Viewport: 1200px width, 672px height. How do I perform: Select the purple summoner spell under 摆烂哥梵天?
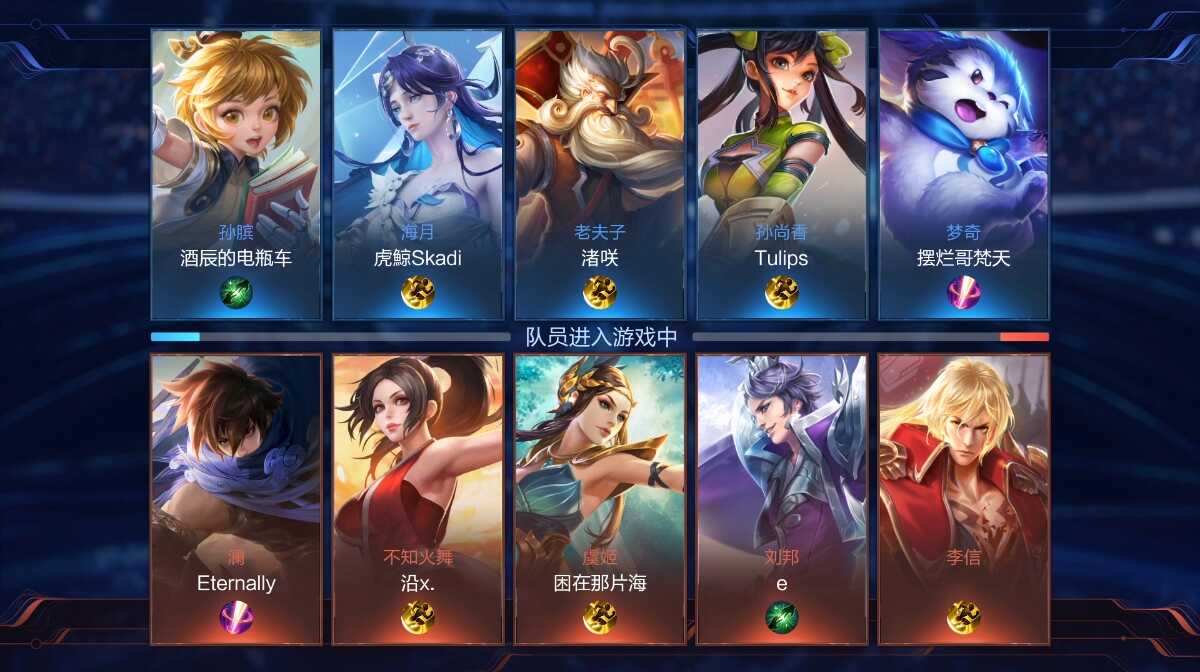point(964,292)
